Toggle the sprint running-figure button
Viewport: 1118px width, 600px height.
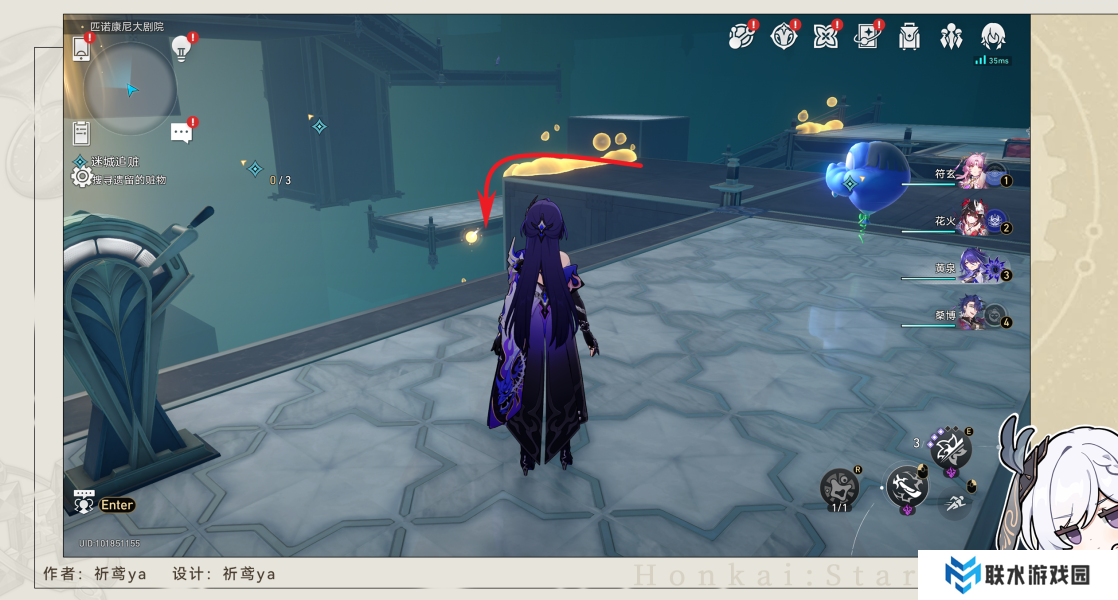point(956,503)
